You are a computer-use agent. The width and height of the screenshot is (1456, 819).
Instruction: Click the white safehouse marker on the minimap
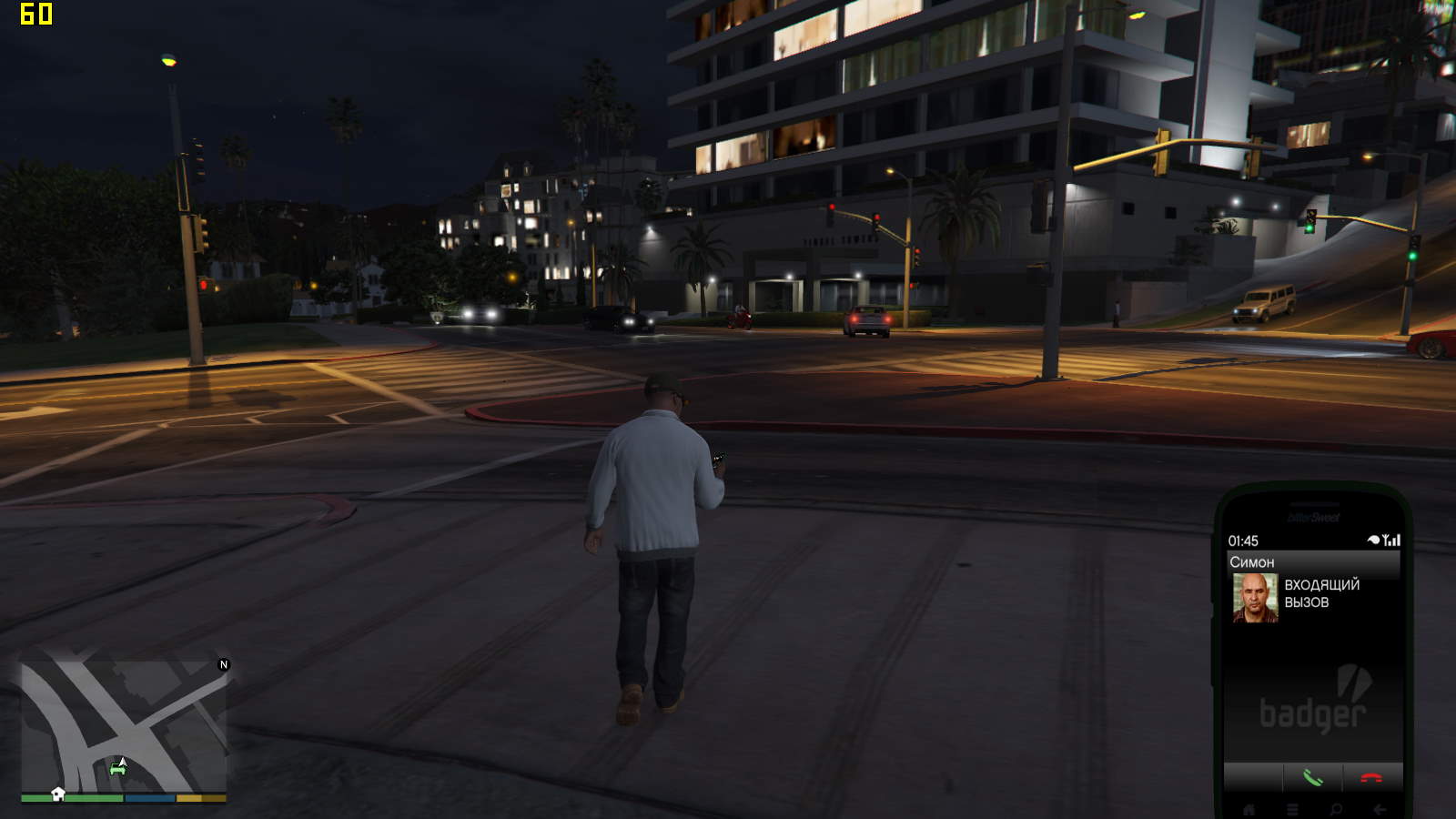point(58,794)
